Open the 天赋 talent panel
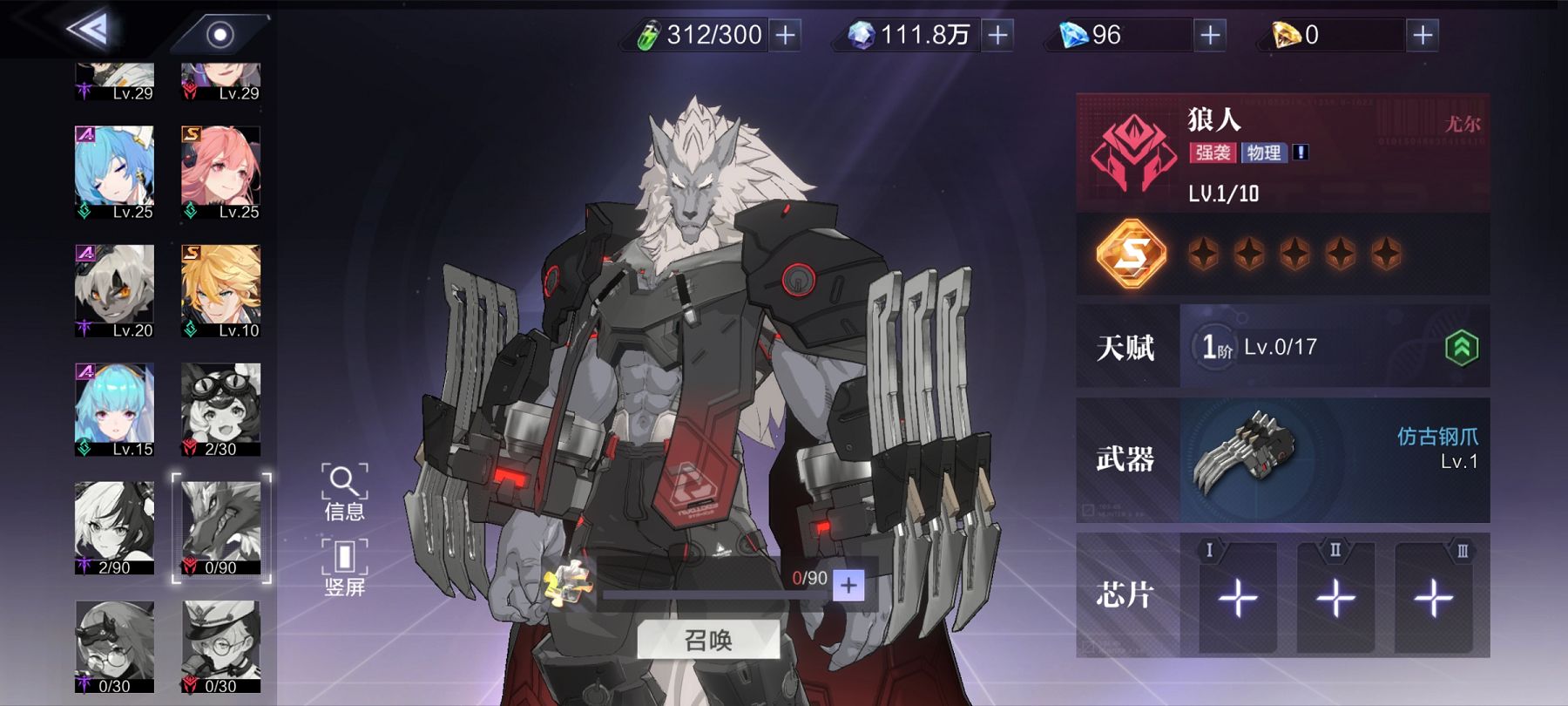This screenshot has height=706, width=1568. 1282,346
